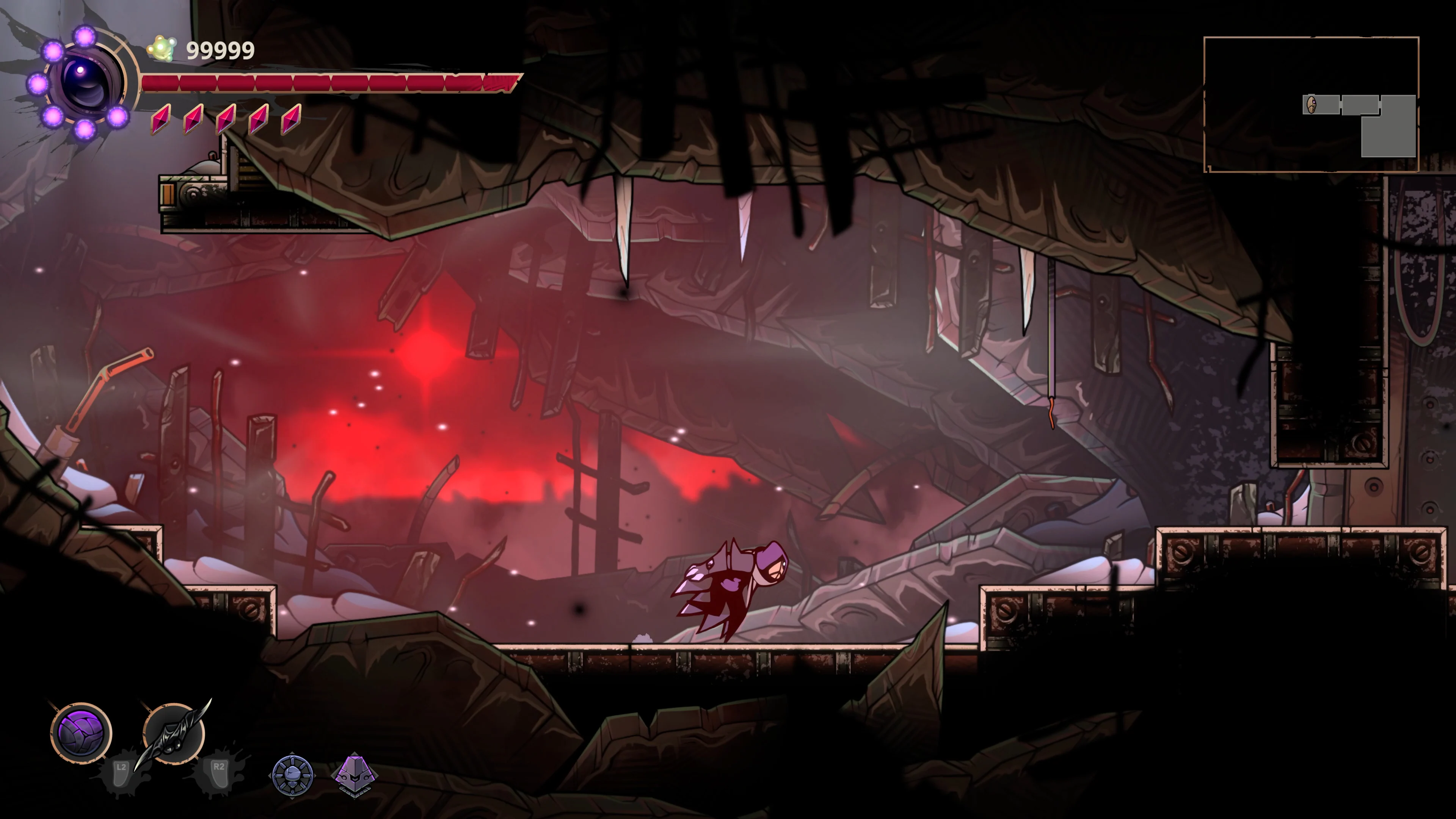
Task: Toggle the bottom purple orb around the eye
Action: pos(85,130)
